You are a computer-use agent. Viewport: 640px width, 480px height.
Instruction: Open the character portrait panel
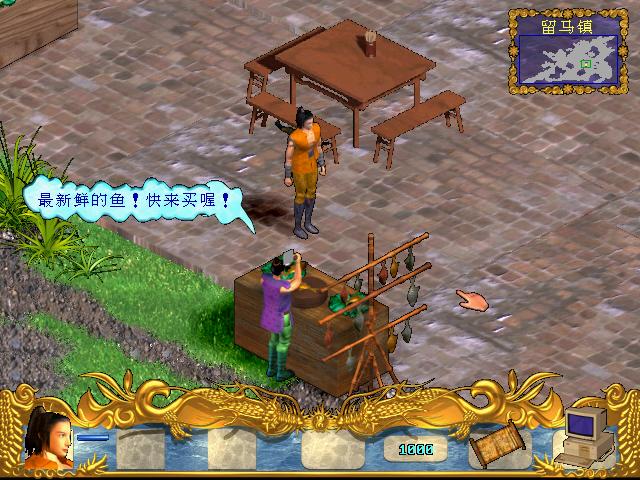(x=48, y=440)
